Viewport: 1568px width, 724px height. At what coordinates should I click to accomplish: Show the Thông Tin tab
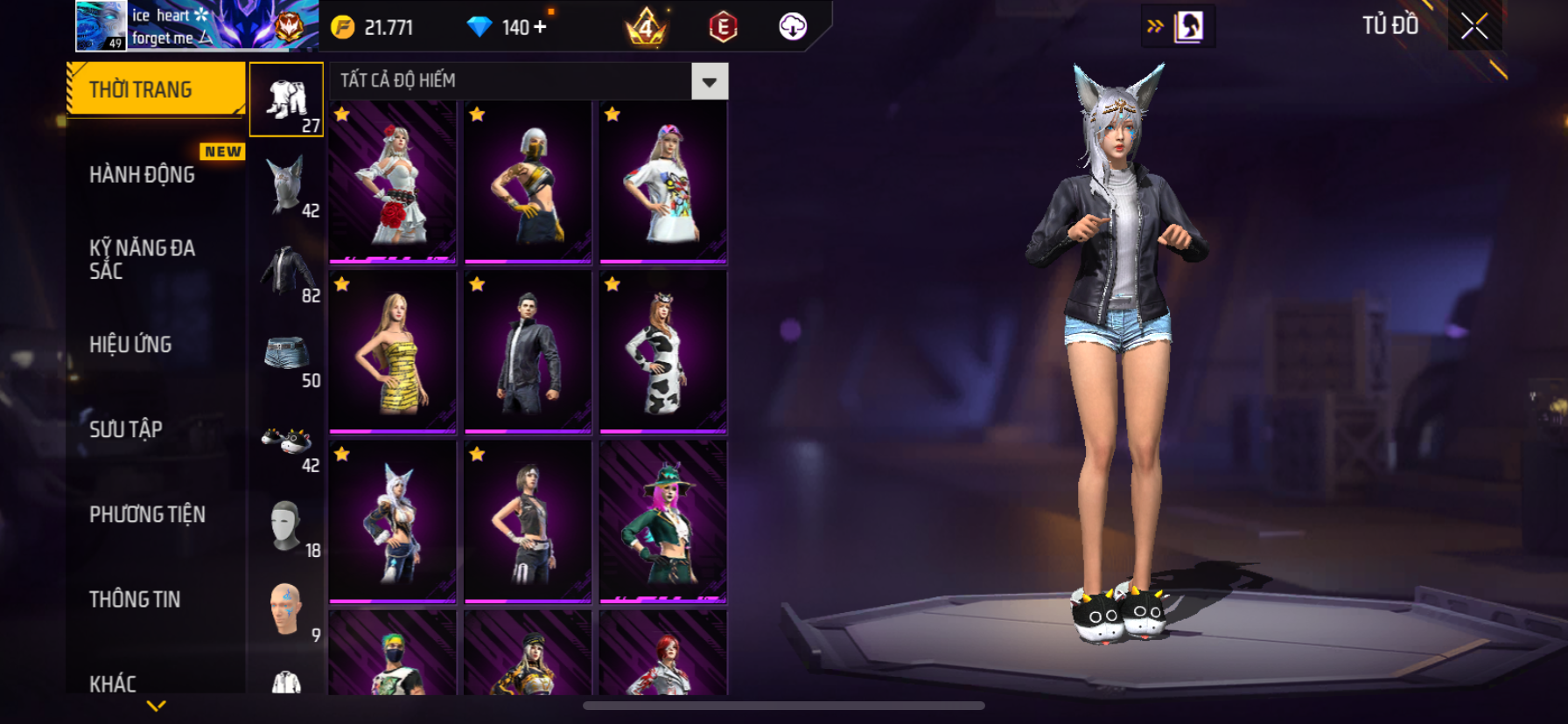(x=135, y=599)
